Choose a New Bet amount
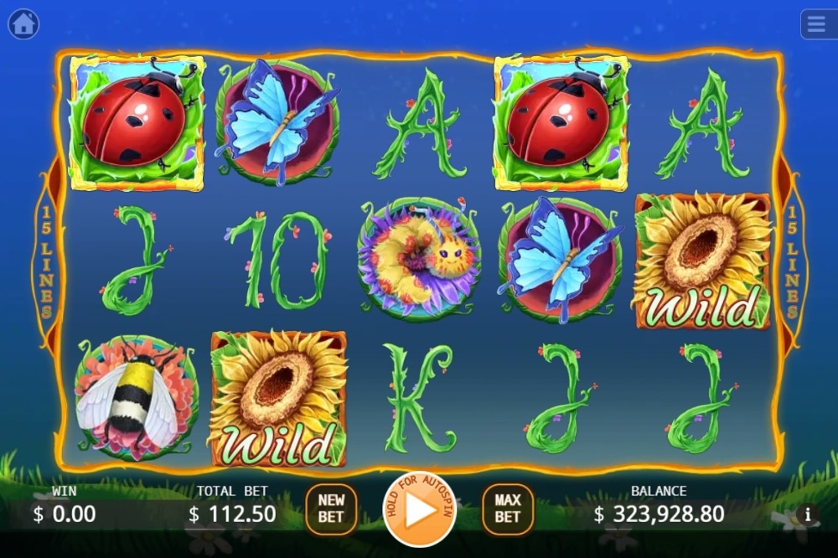 click(x=331, y=509)
